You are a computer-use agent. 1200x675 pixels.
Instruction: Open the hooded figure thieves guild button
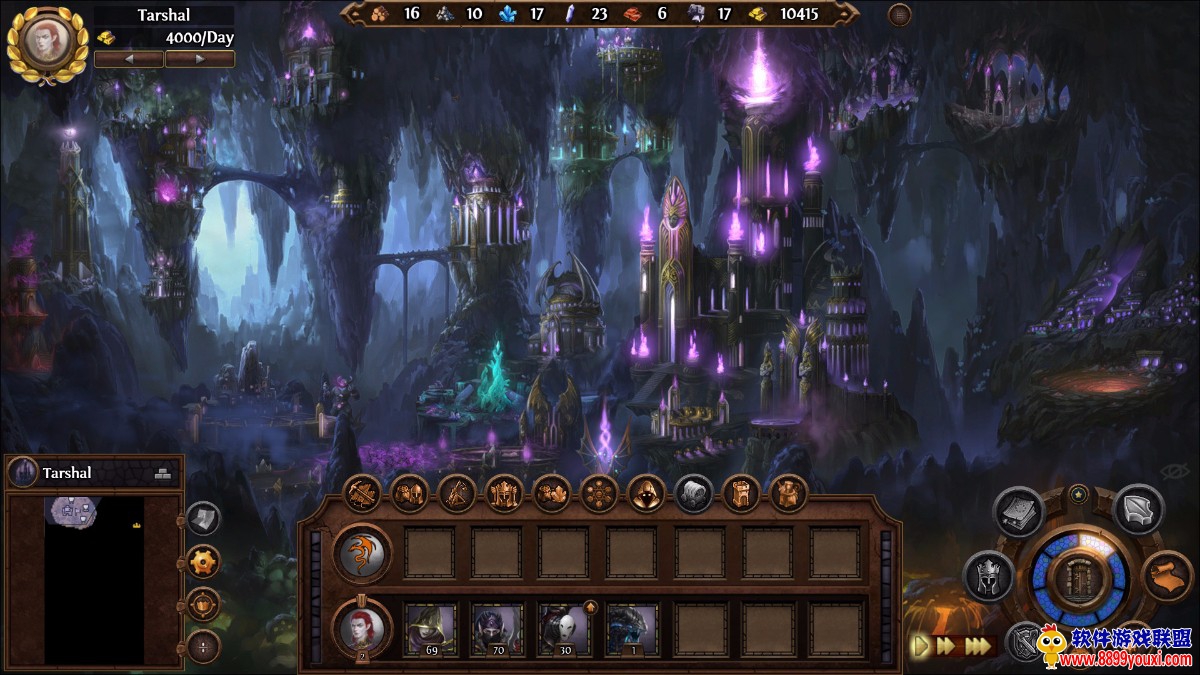pyautogui.click(x=646, y=493)
